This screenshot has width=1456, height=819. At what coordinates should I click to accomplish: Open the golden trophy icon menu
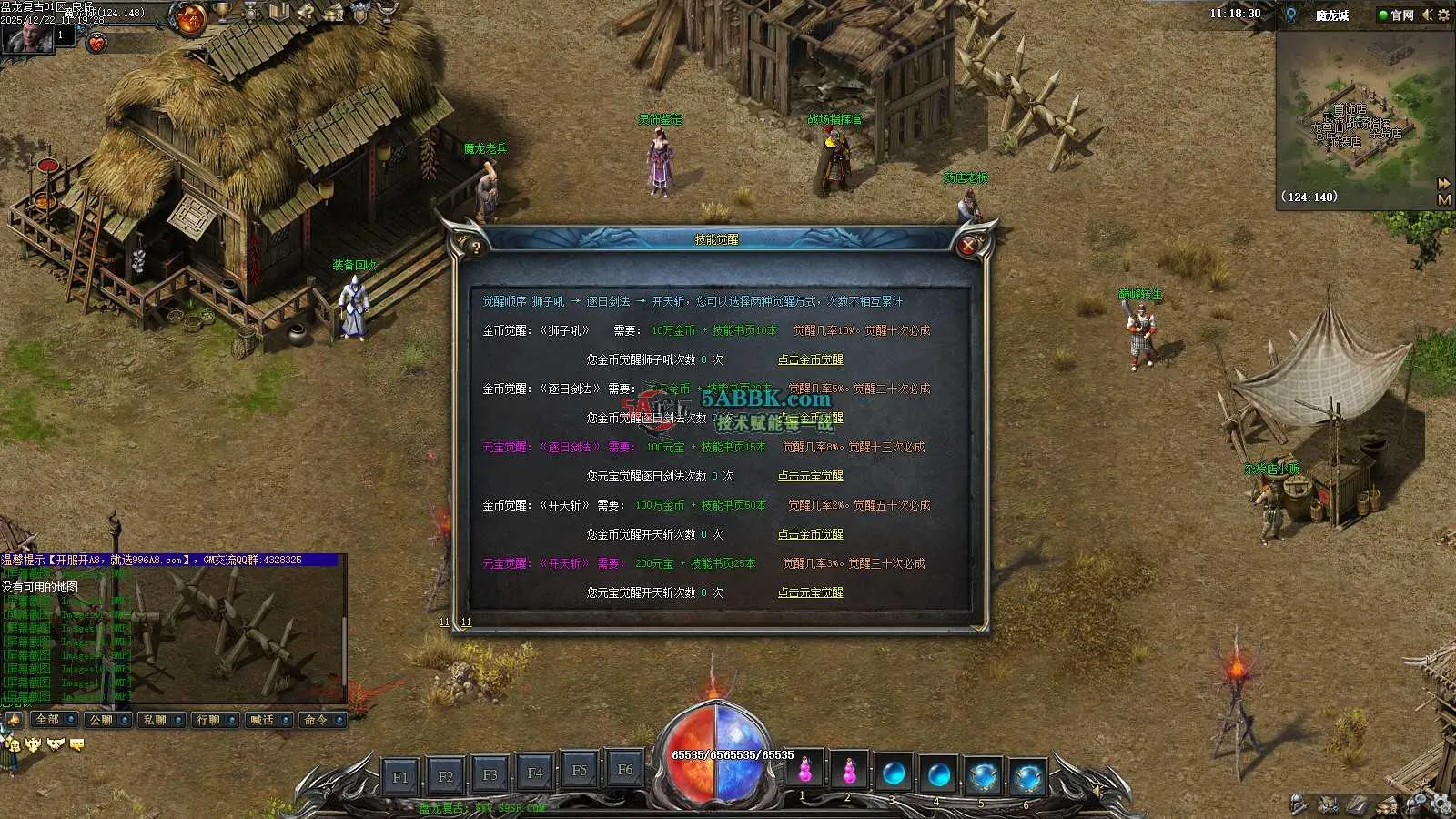[x=223, y=12]
